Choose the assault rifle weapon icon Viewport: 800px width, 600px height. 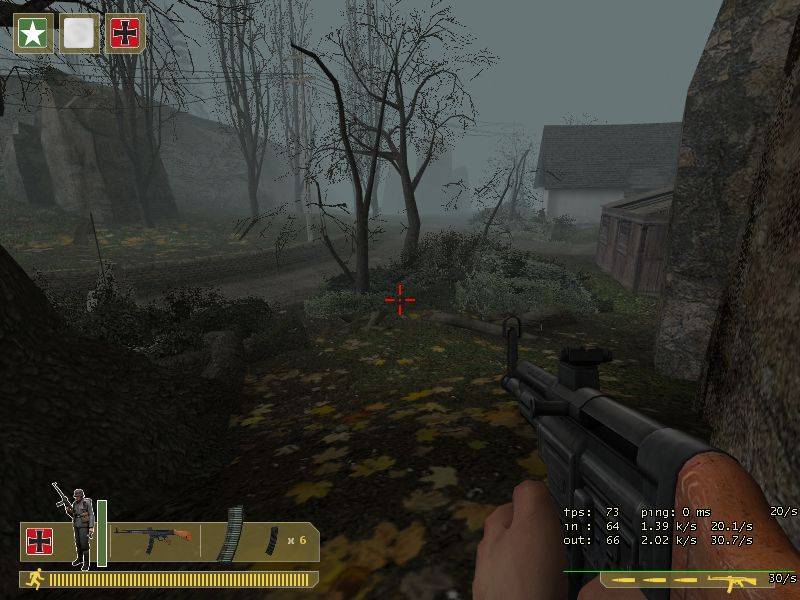(152, 539)
